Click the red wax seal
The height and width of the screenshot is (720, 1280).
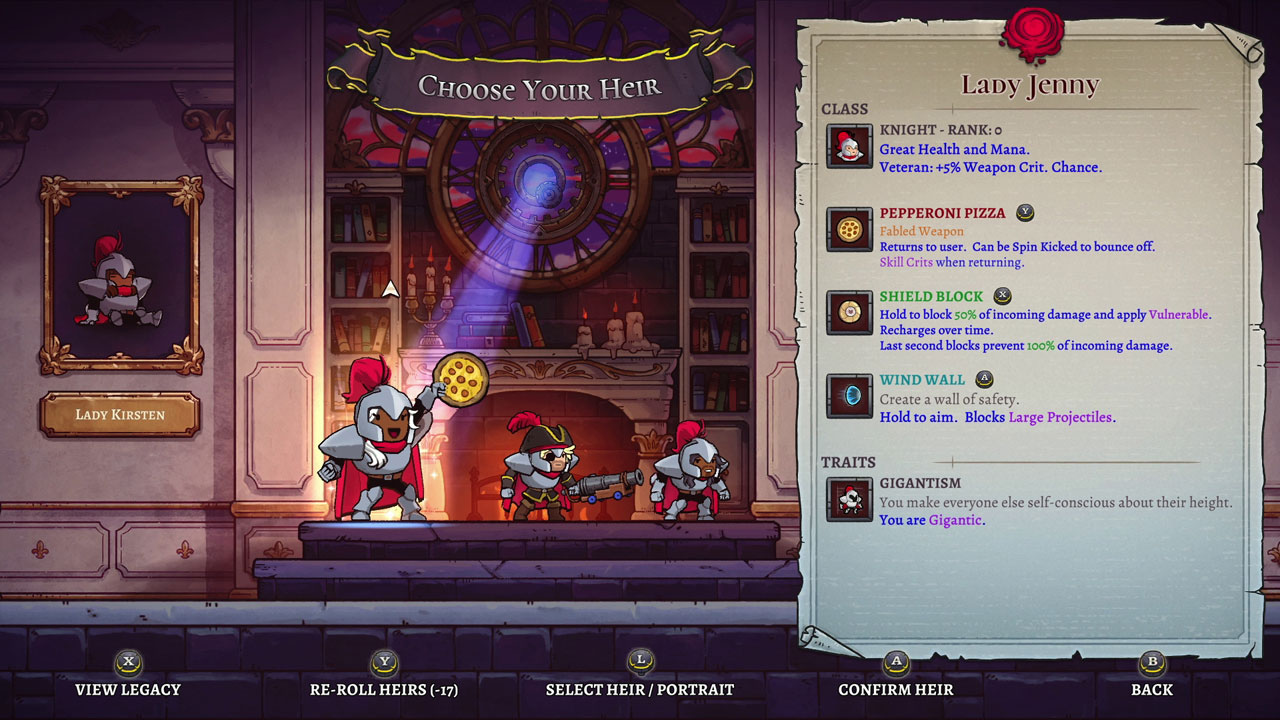click(1031, 31)
